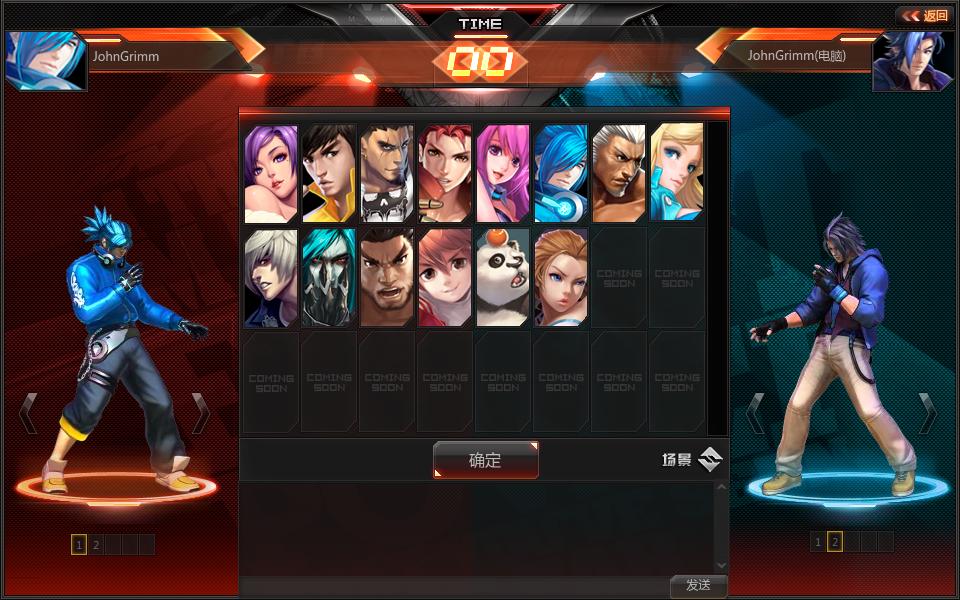Switch player one to costume slot 2
The height and width of the screenshot is (600, 960).
click(x=96, y=545)
